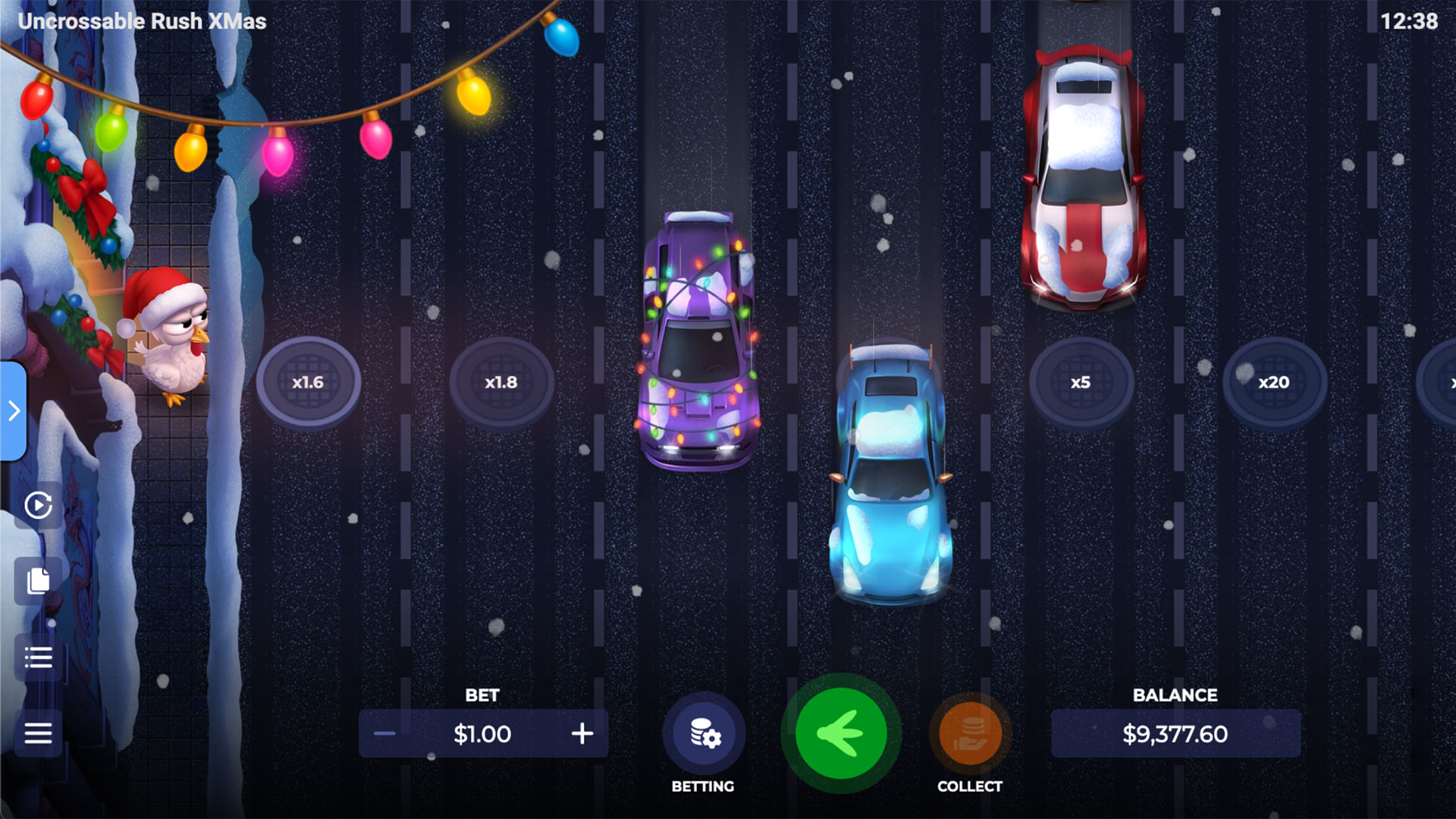Open the replay icon on the sidebar

38,505
